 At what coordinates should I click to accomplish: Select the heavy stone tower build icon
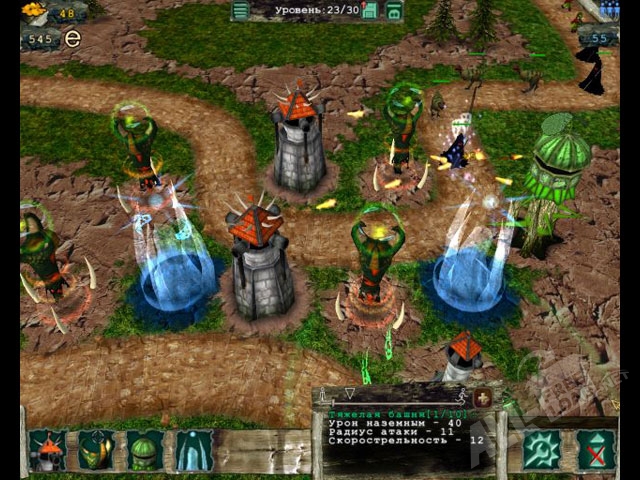coord(46,451)
